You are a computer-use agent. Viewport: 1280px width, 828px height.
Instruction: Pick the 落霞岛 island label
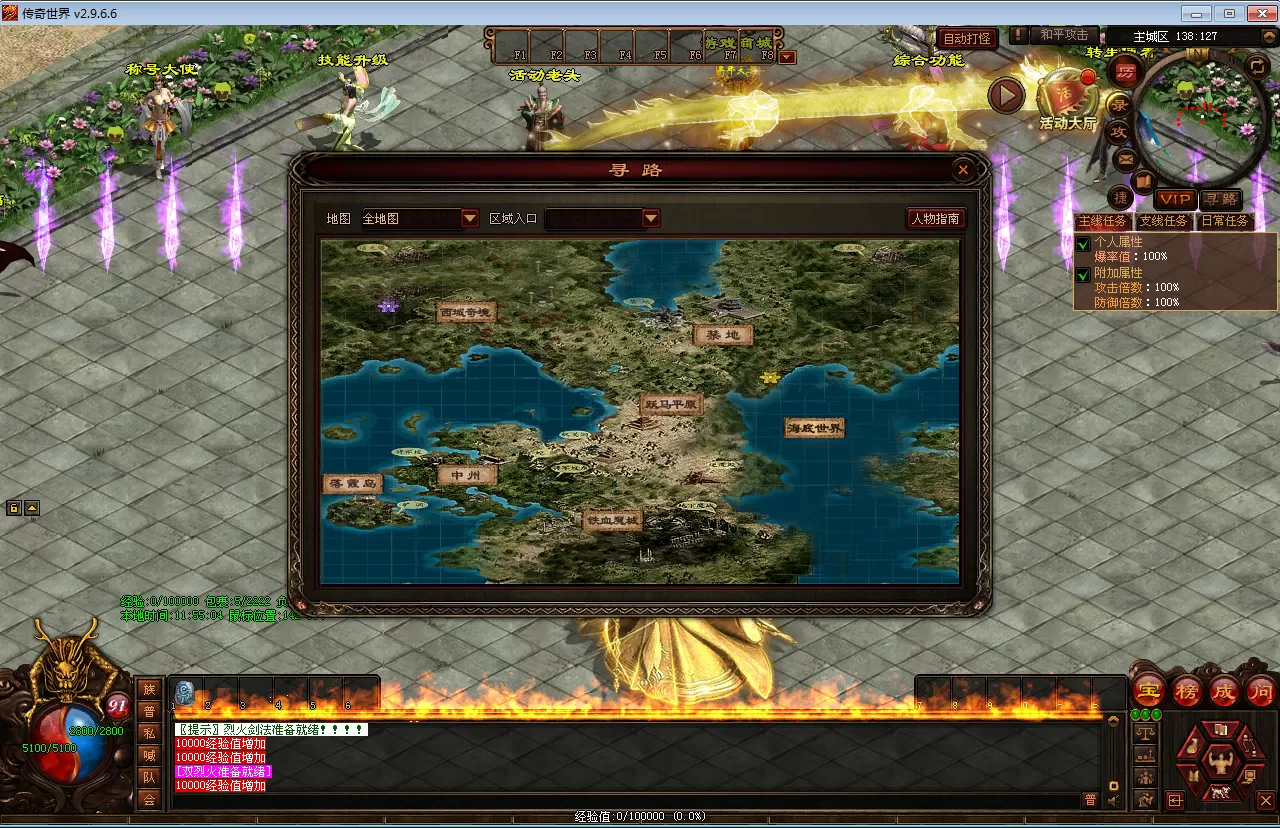[x=354, y=483]
